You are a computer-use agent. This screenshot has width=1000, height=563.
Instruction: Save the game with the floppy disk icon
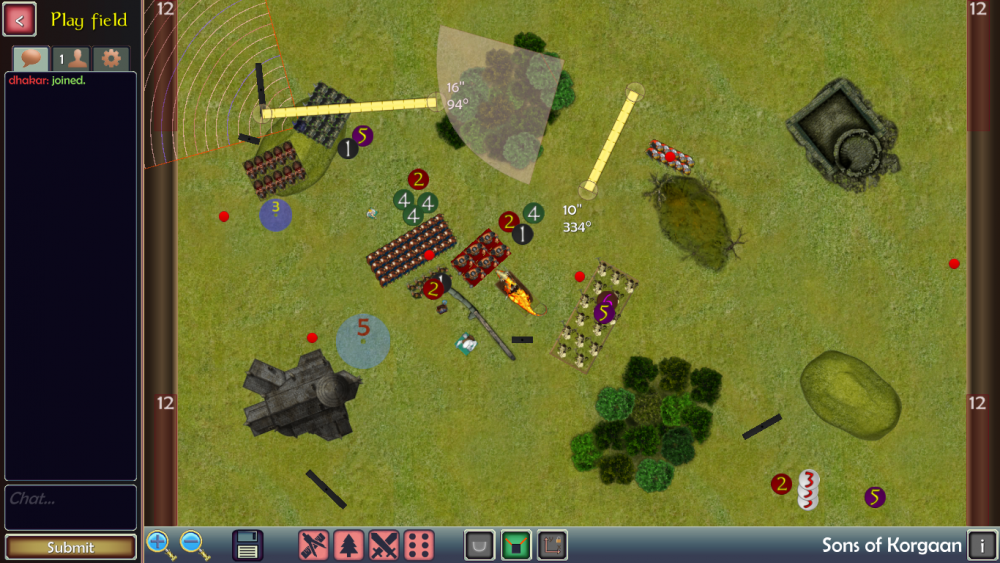[248, 545]
